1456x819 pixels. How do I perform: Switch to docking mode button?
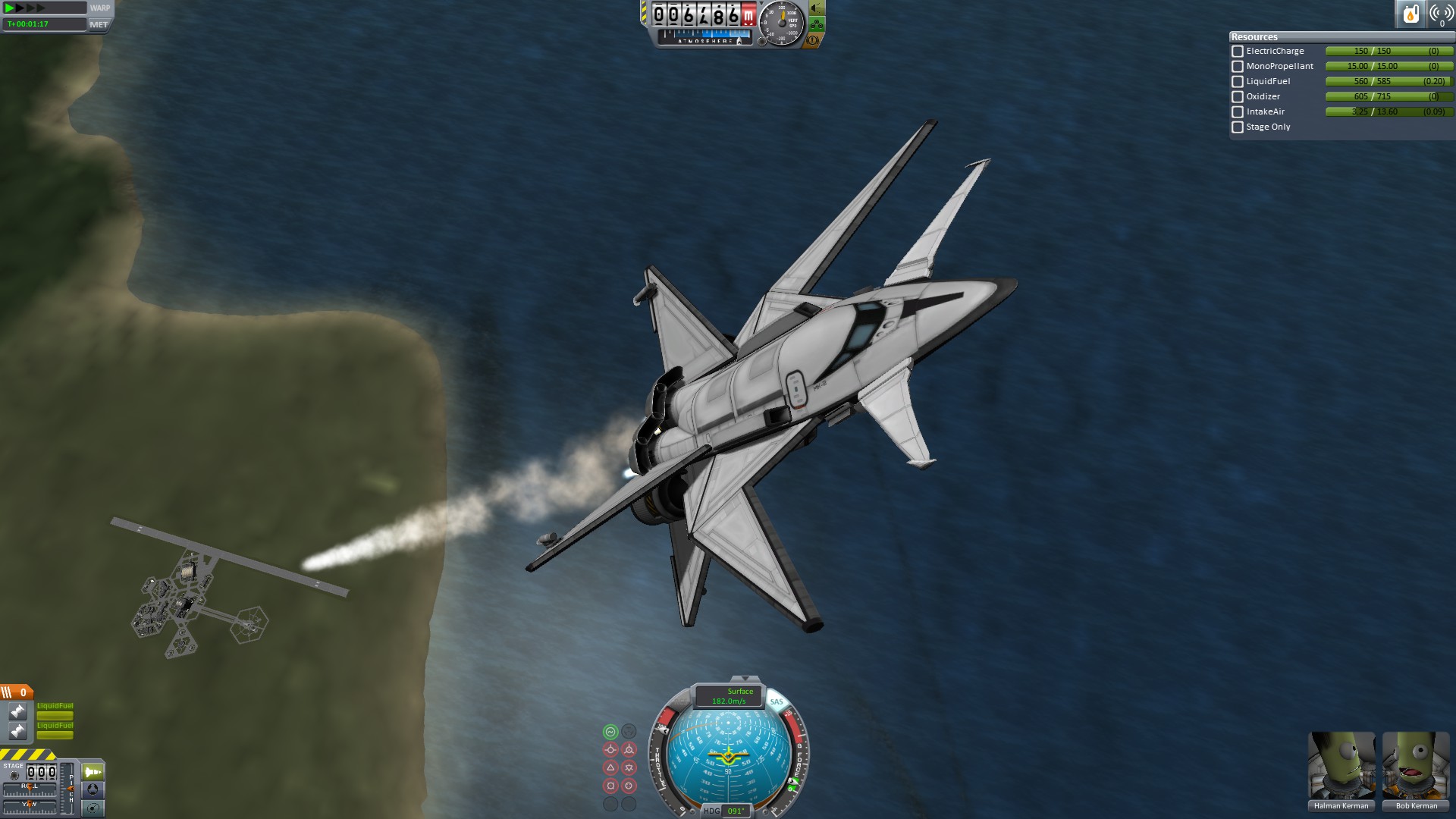point(93,790)
